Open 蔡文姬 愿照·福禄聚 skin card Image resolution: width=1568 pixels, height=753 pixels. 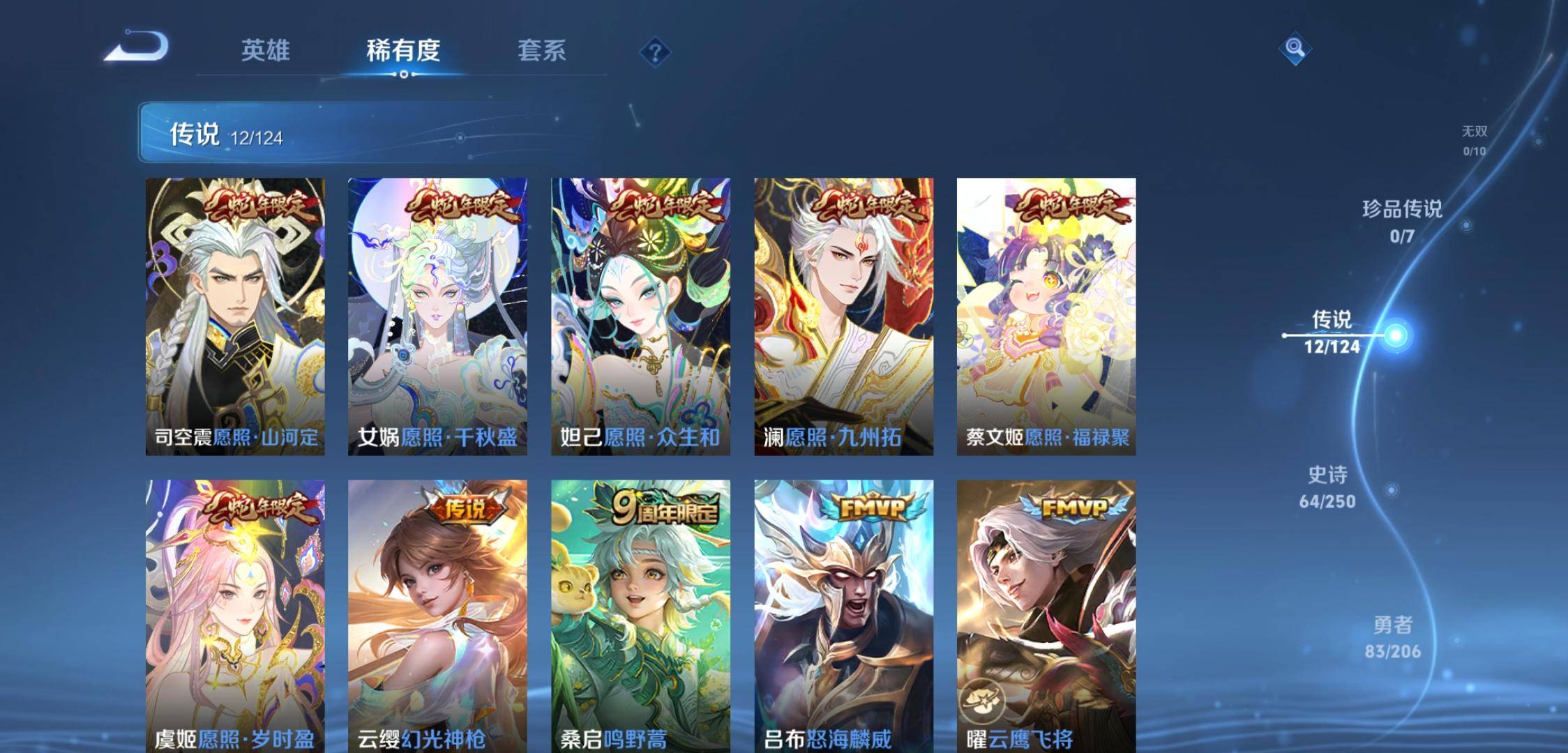(x=1046, y=317)
